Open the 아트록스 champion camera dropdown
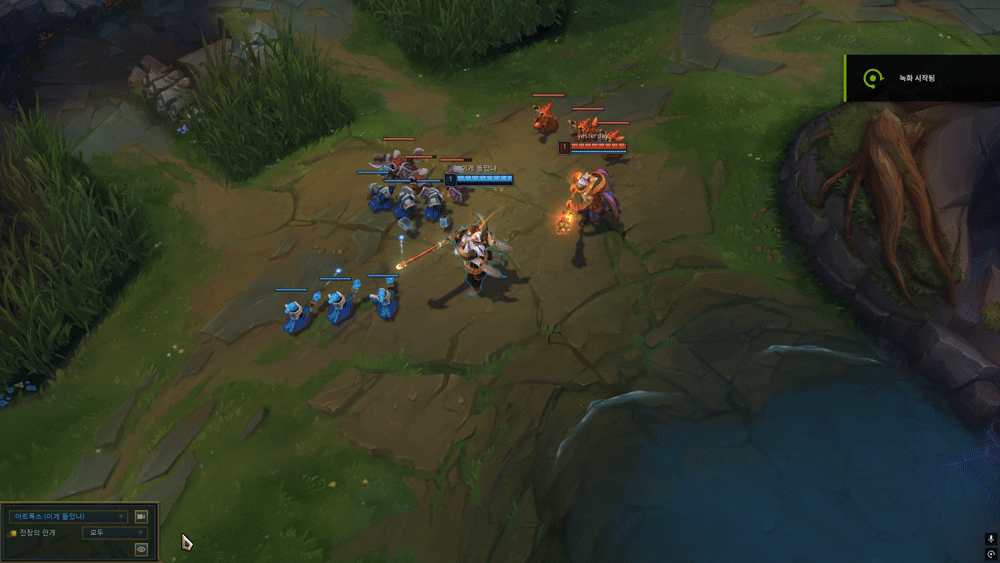Viewport: 1000px width, 563px height. (x=68, y=517)
